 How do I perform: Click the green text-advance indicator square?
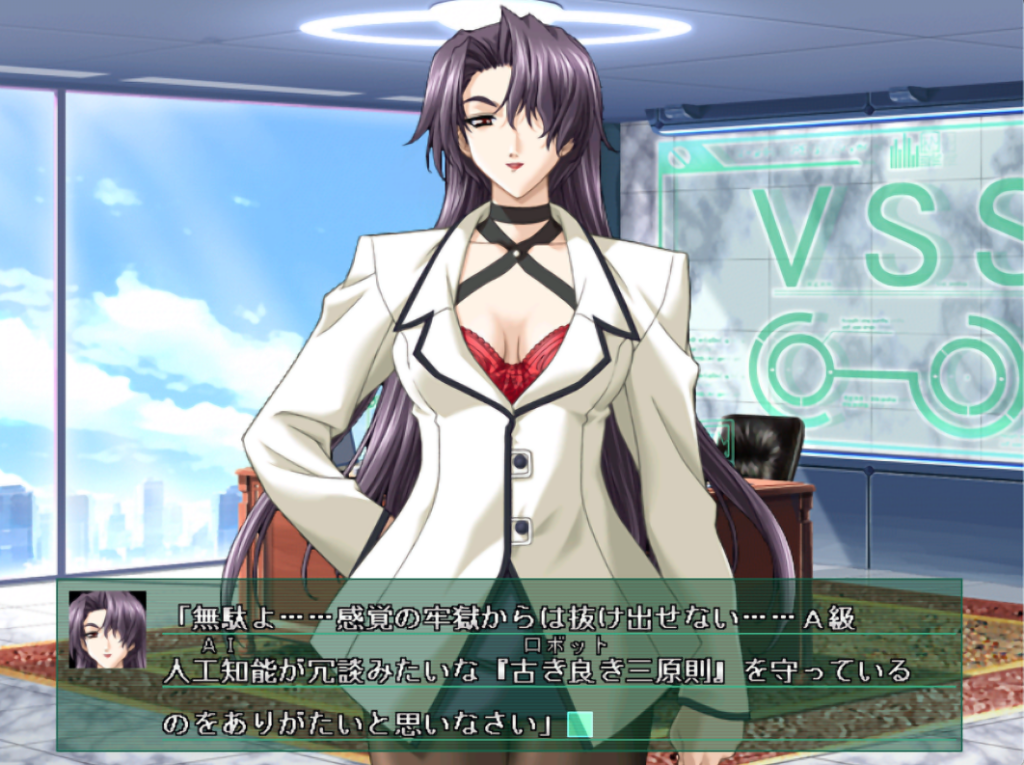point(580,724)
